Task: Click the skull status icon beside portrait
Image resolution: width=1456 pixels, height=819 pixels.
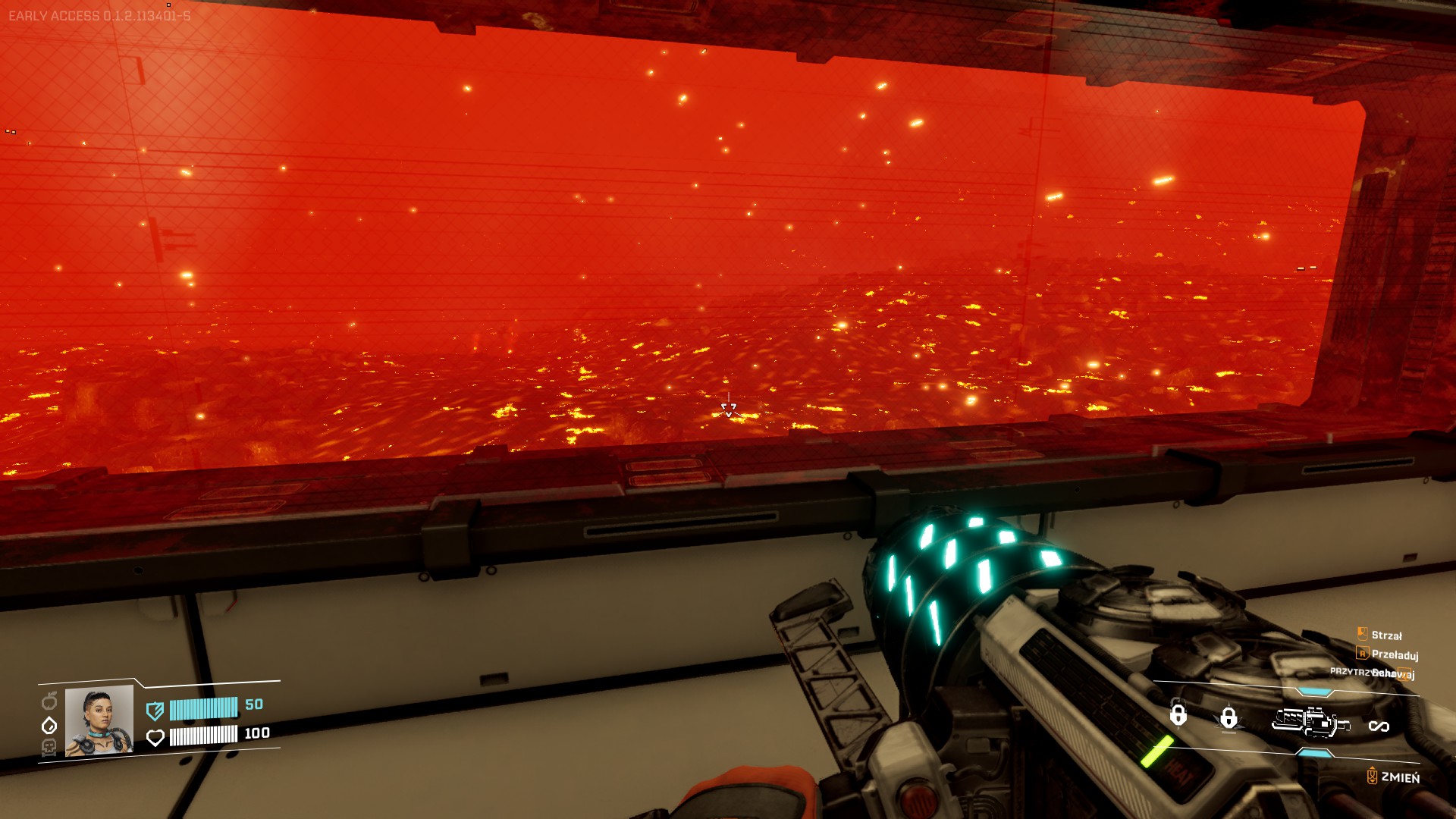Action: click(x=49, y=748)
